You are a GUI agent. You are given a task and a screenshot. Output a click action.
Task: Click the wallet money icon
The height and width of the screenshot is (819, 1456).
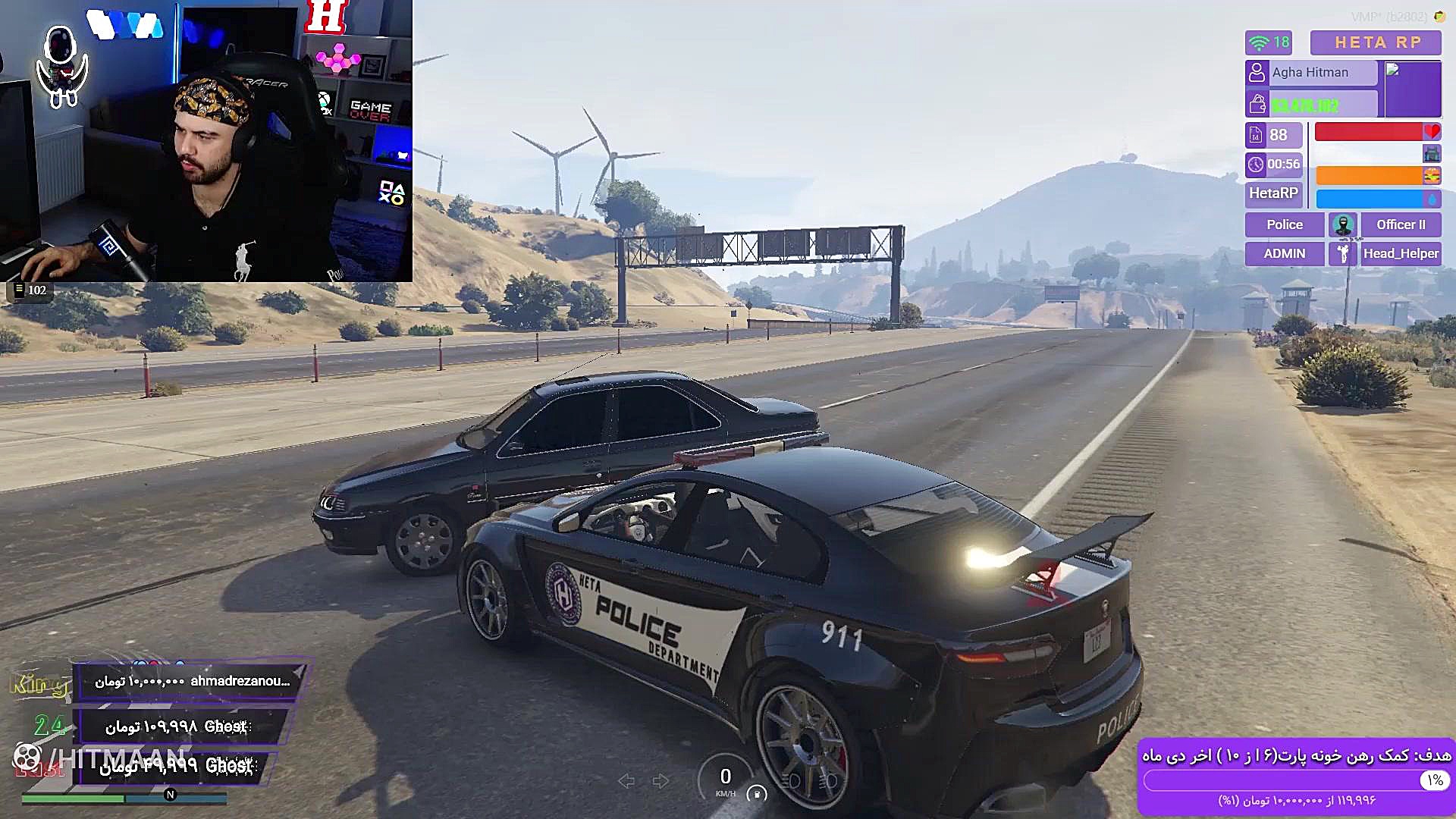(x=1257, y=104)
